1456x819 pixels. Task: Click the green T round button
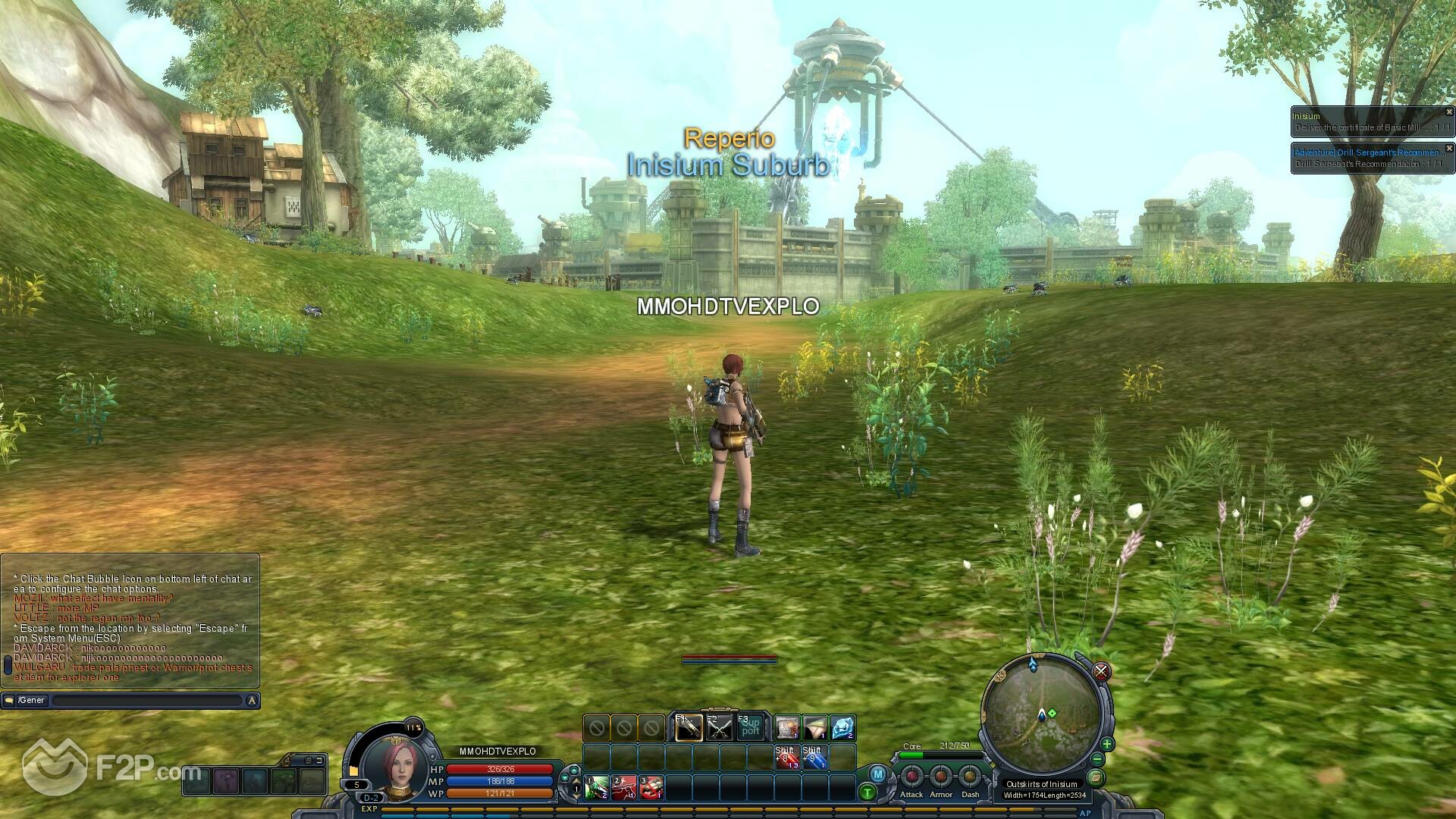[868, 792]
